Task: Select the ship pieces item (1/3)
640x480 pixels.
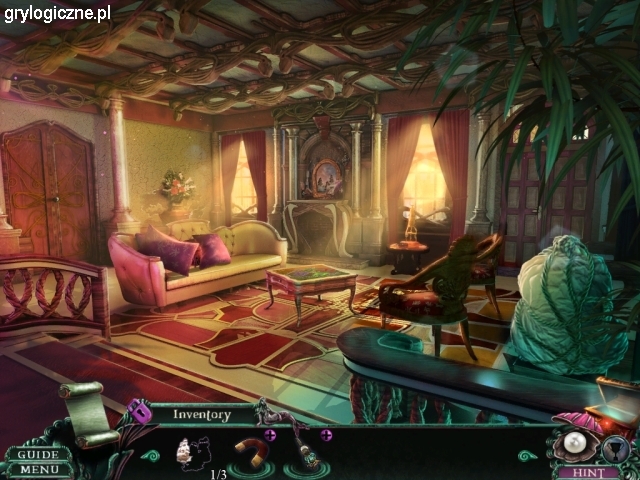Action: pos(192,454)
